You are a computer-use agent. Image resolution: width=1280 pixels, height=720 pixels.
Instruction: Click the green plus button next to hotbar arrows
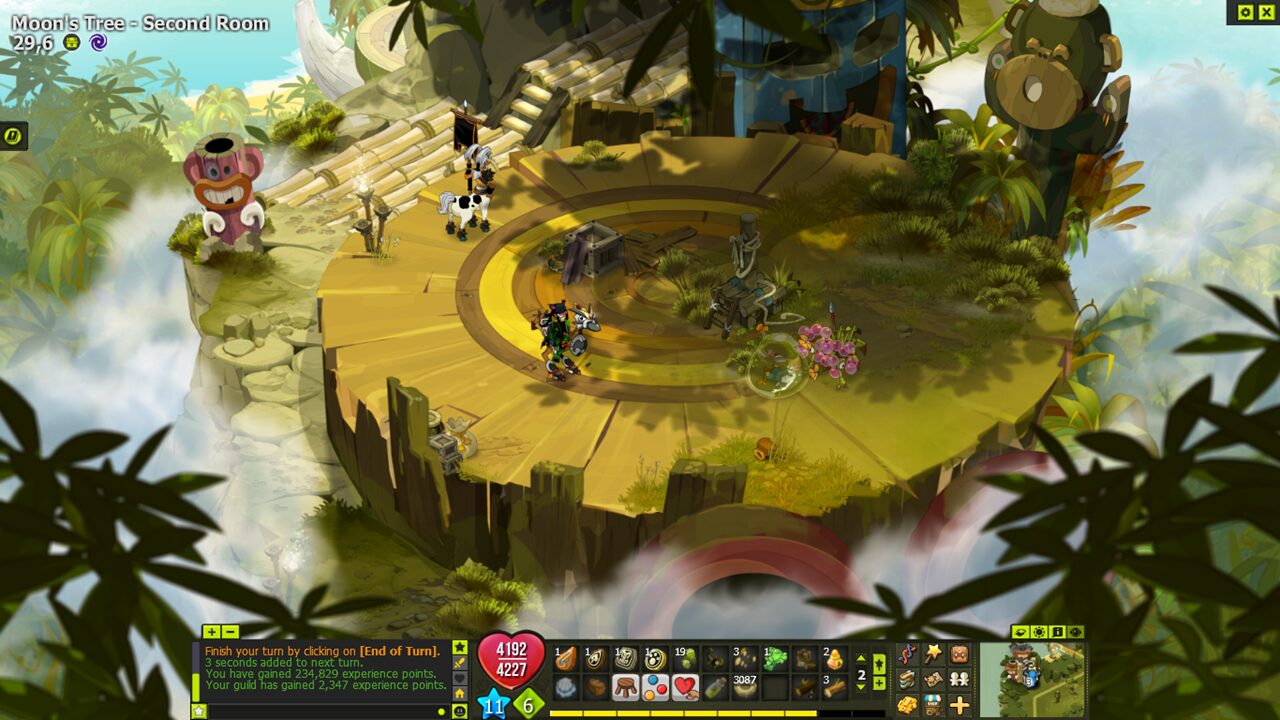(x=879, y=683)
